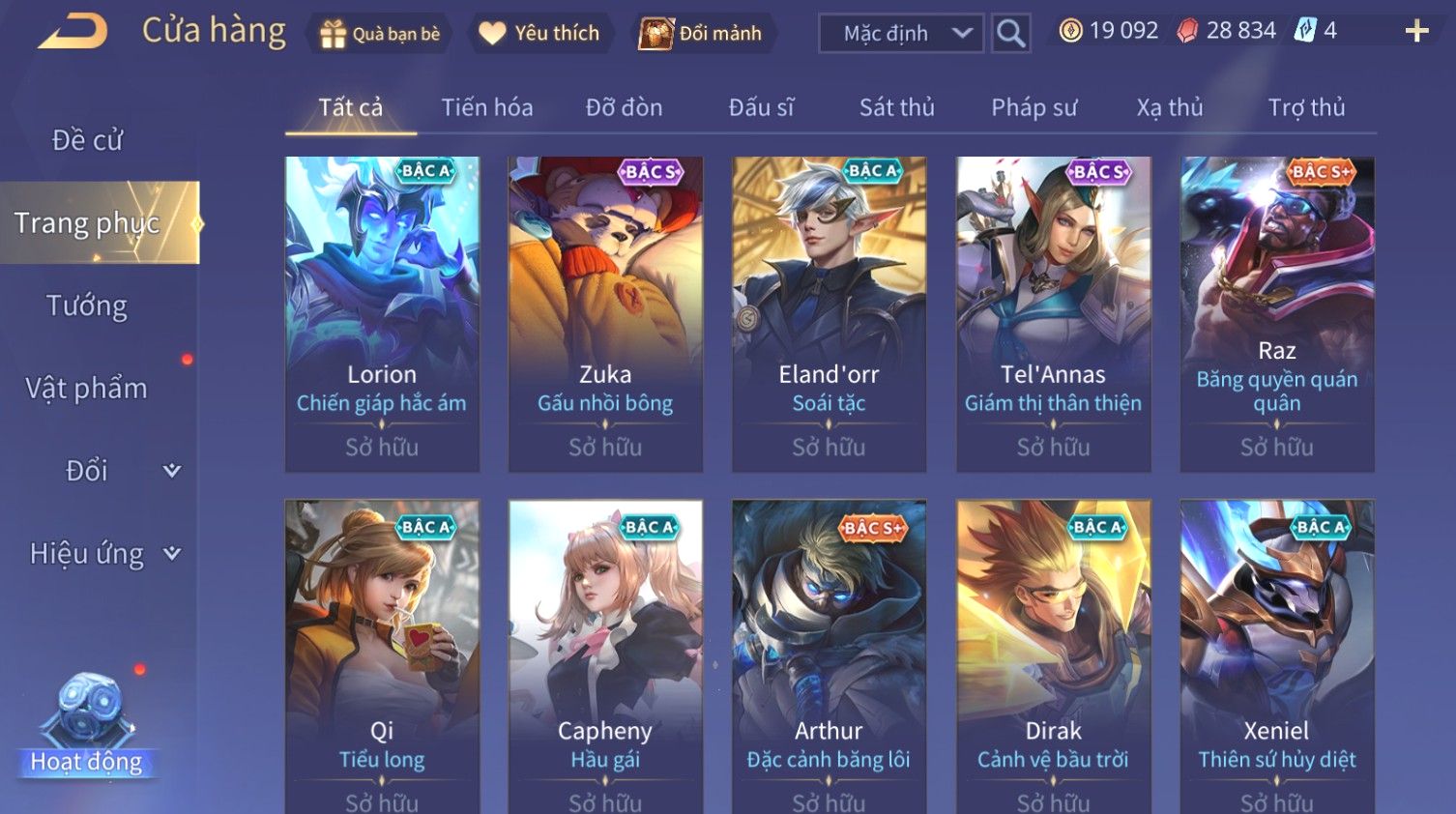The width and height of the screenshot is (1456, 814).
Task: Choose the Trợ thủ tab
Action: coord(1306,107)
